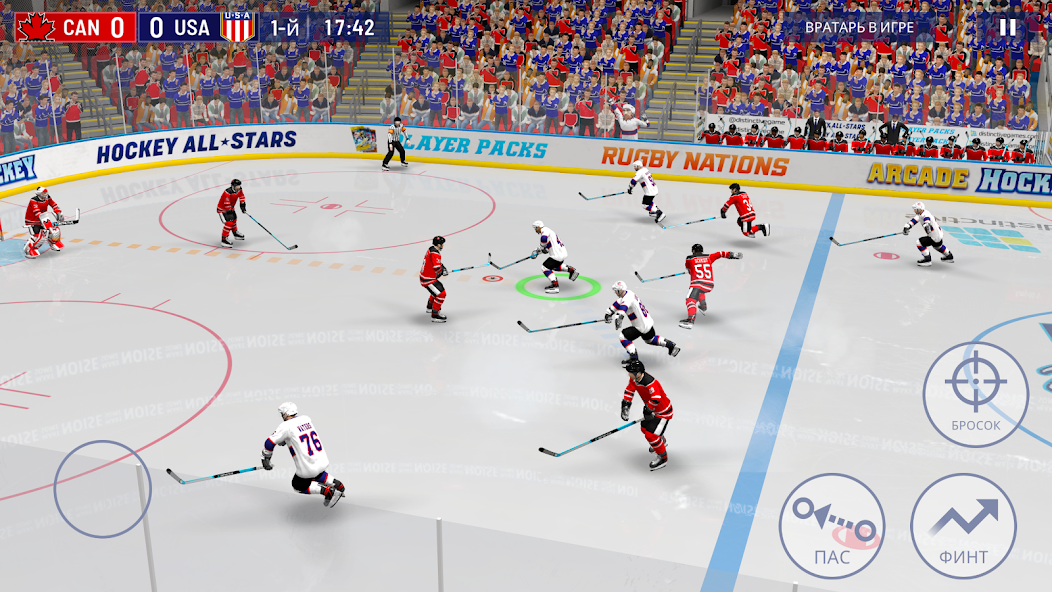
Task: Touch the virtual movement joystick circle
Action: click(102, 488)
